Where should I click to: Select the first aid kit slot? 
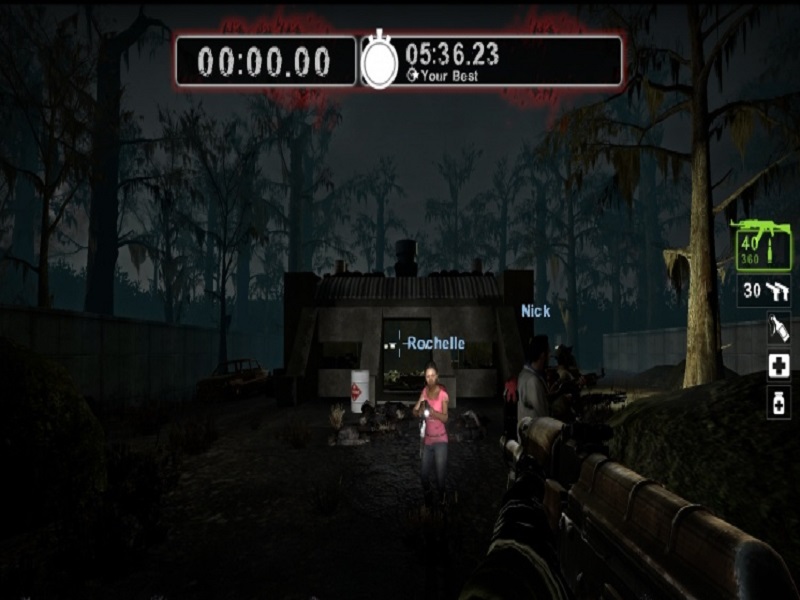click(x=779, y=366)
